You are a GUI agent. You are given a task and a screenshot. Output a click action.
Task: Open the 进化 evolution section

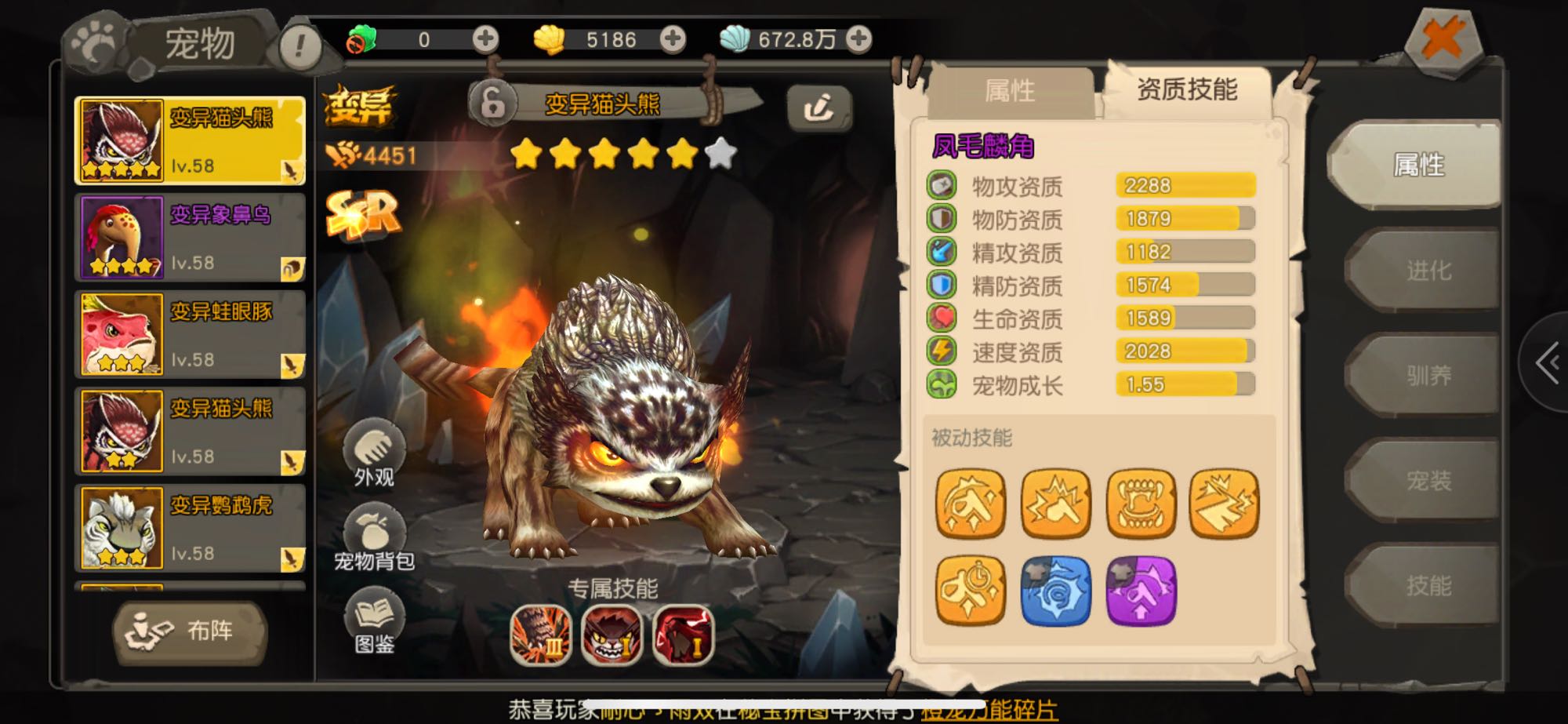point(1427,271)
